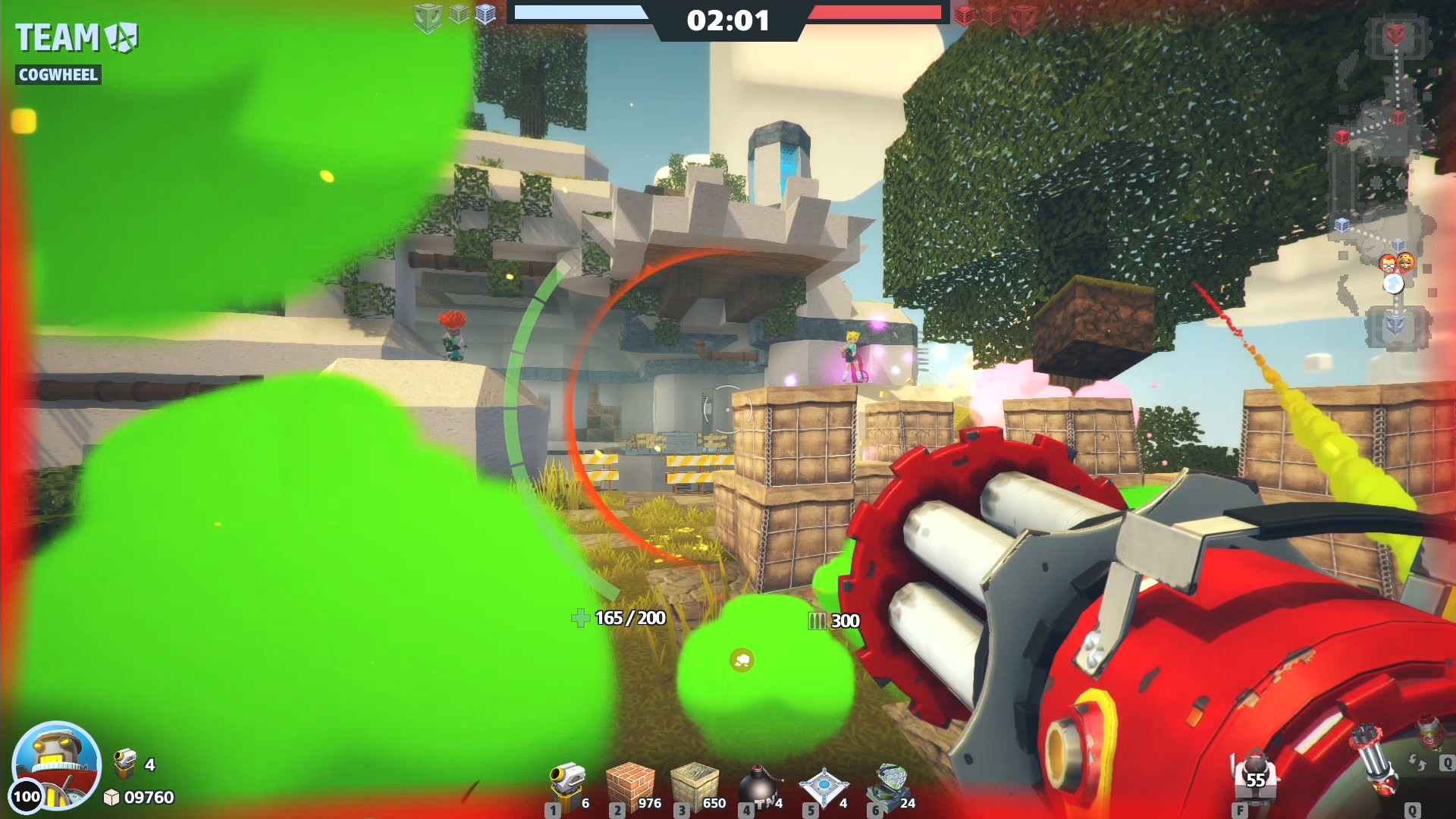Image resolution: width=1456 pixels, height=819 pixels.
Task: Toggle the green team cube icon near the timer
Action: point(428,14)
